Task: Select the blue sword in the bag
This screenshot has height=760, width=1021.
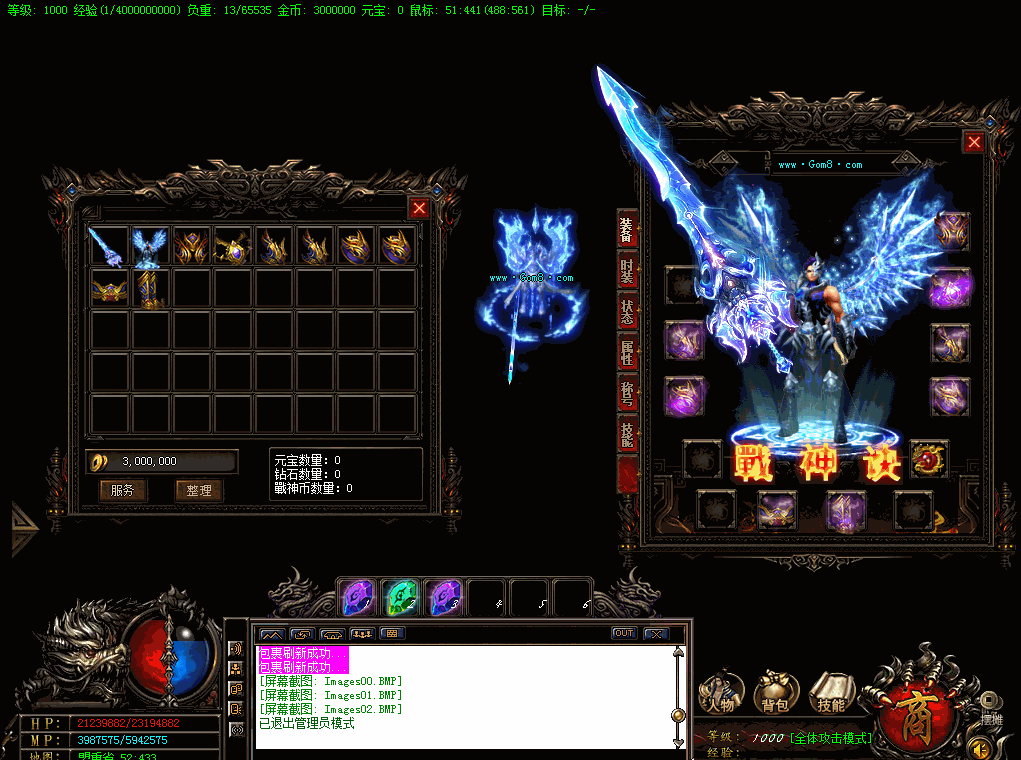Action: tap(108, 247)
